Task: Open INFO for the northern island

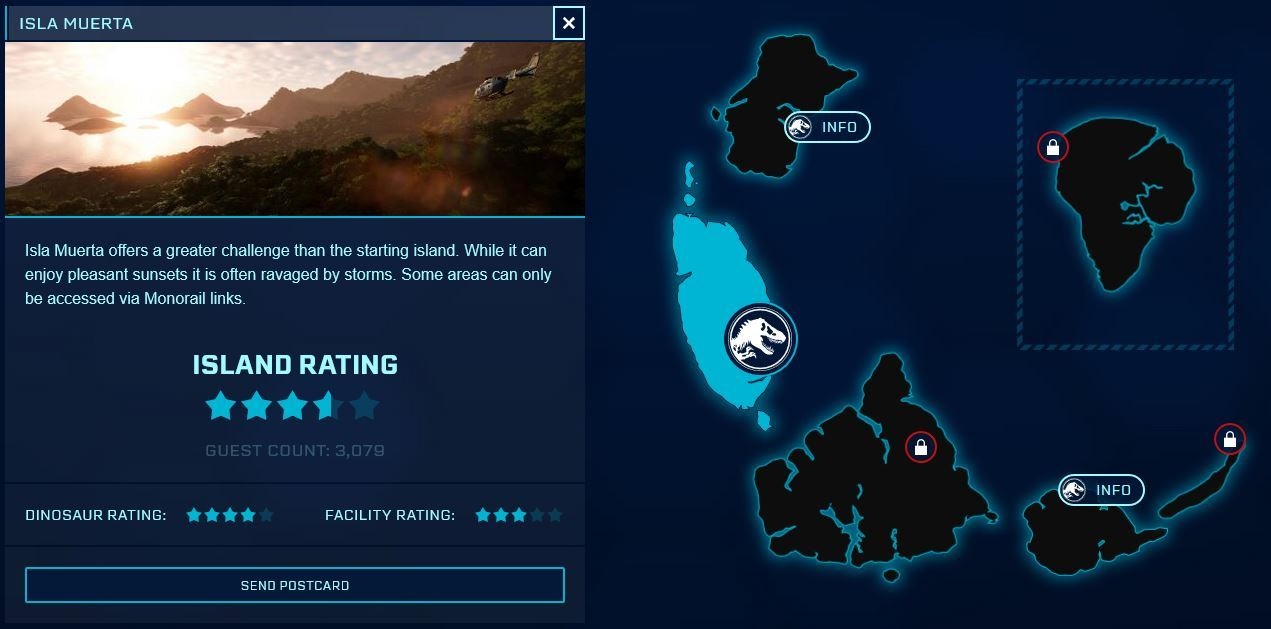Action: coord(828,127)
